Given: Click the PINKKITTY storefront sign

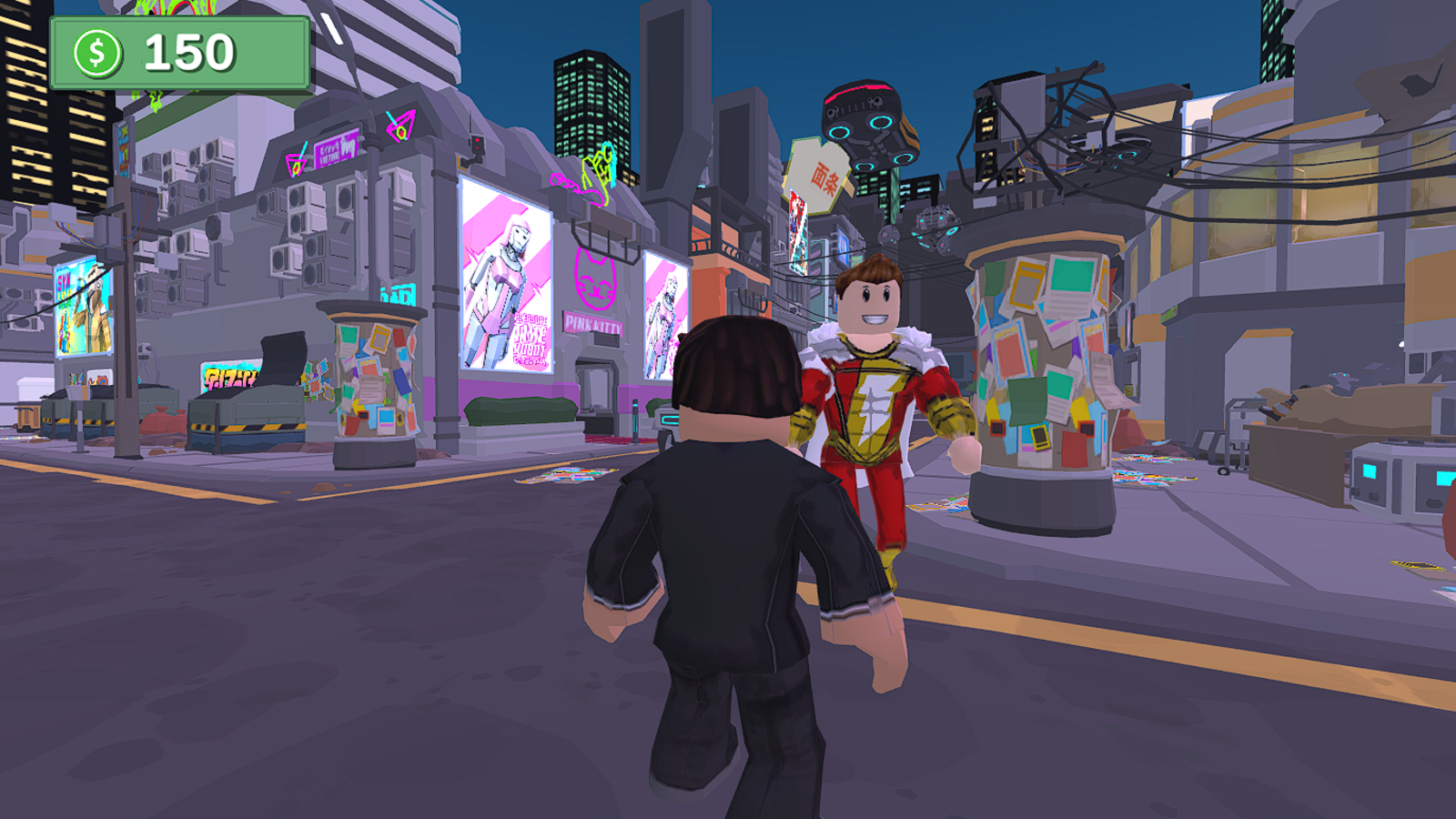Looking at the screenshot, I should coord(593,323).
